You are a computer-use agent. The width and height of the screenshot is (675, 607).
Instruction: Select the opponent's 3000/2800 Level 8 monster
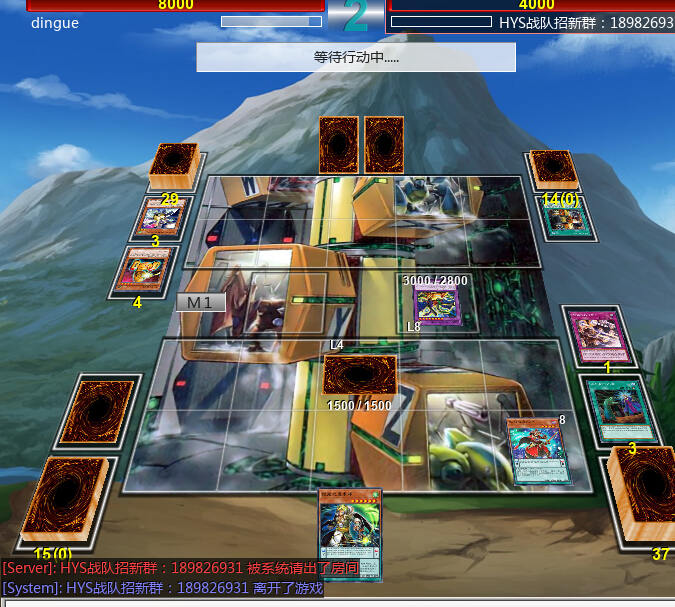coord(435,304)
